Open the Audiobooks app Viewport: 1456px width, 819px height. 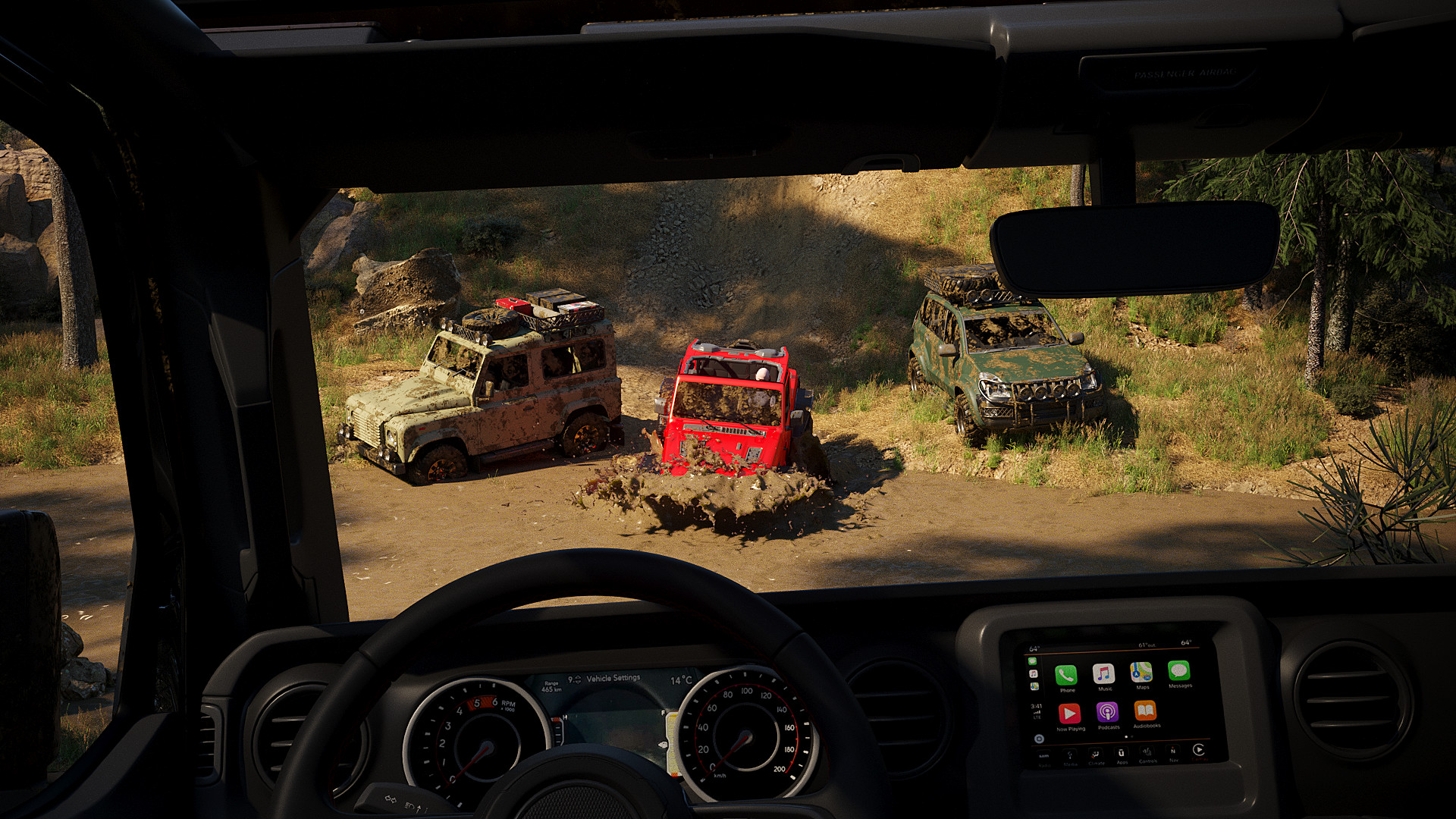click(1146, 711)
